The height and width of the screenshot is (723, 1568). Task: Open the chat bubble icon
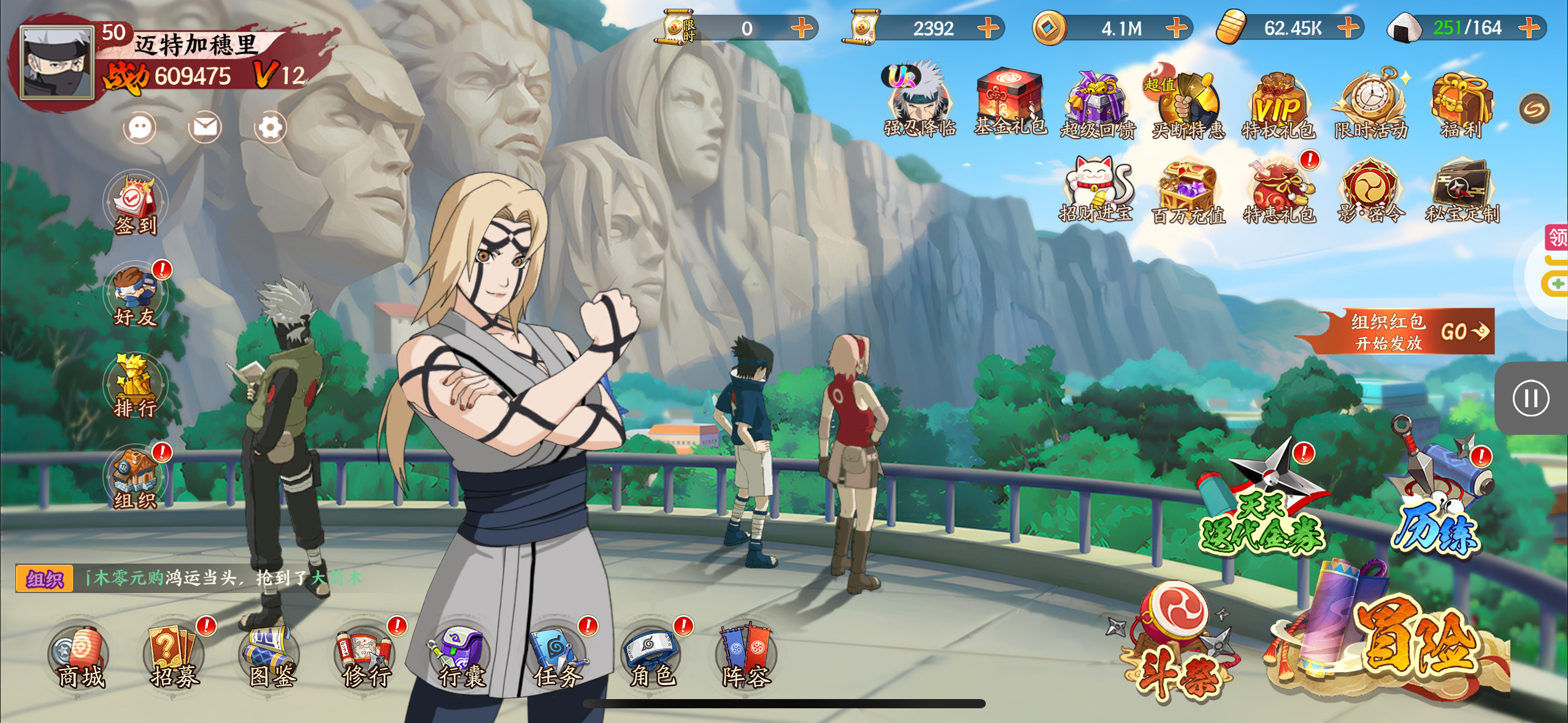(140, 128)
